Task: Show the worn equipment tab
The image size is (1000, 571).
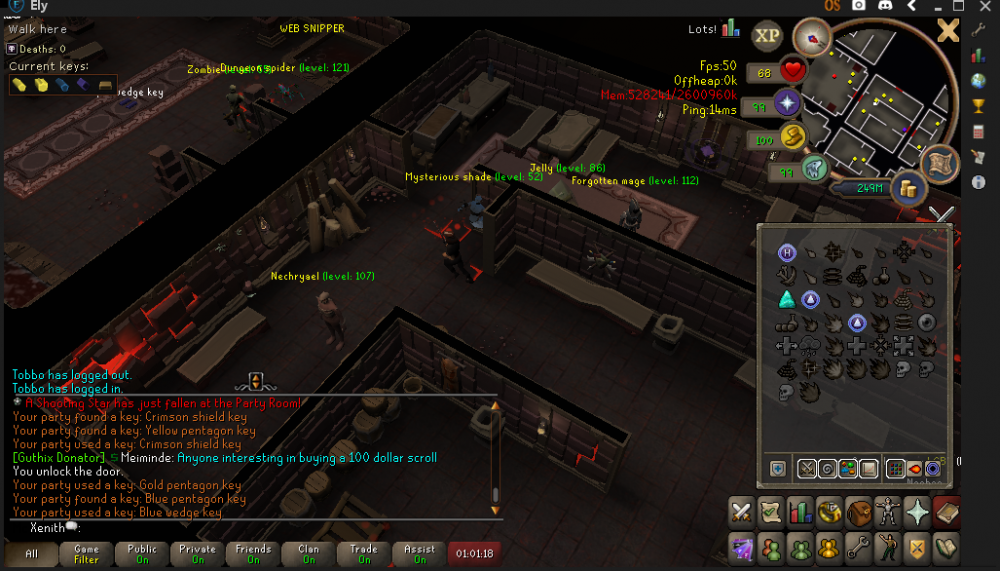Action: (888, 511)
